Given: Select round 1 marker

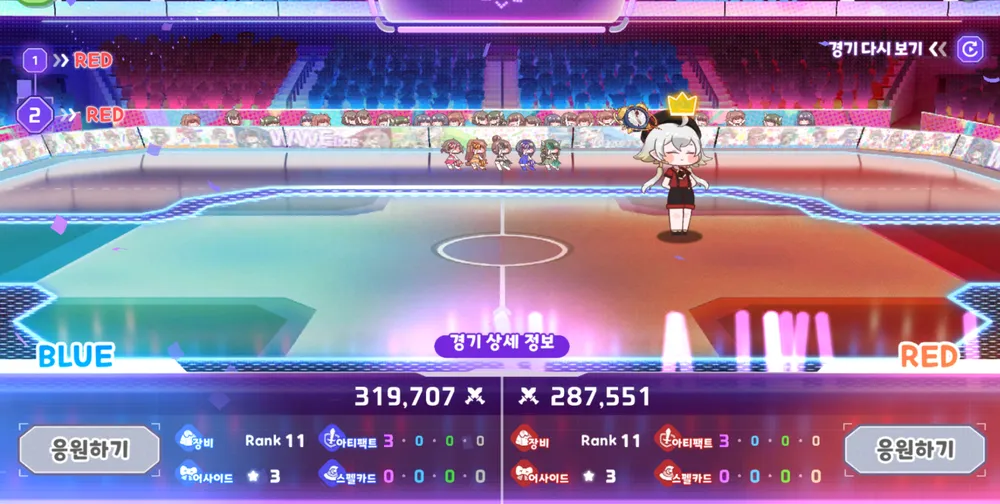Looking at the screenshot, I should click(35, 61).
